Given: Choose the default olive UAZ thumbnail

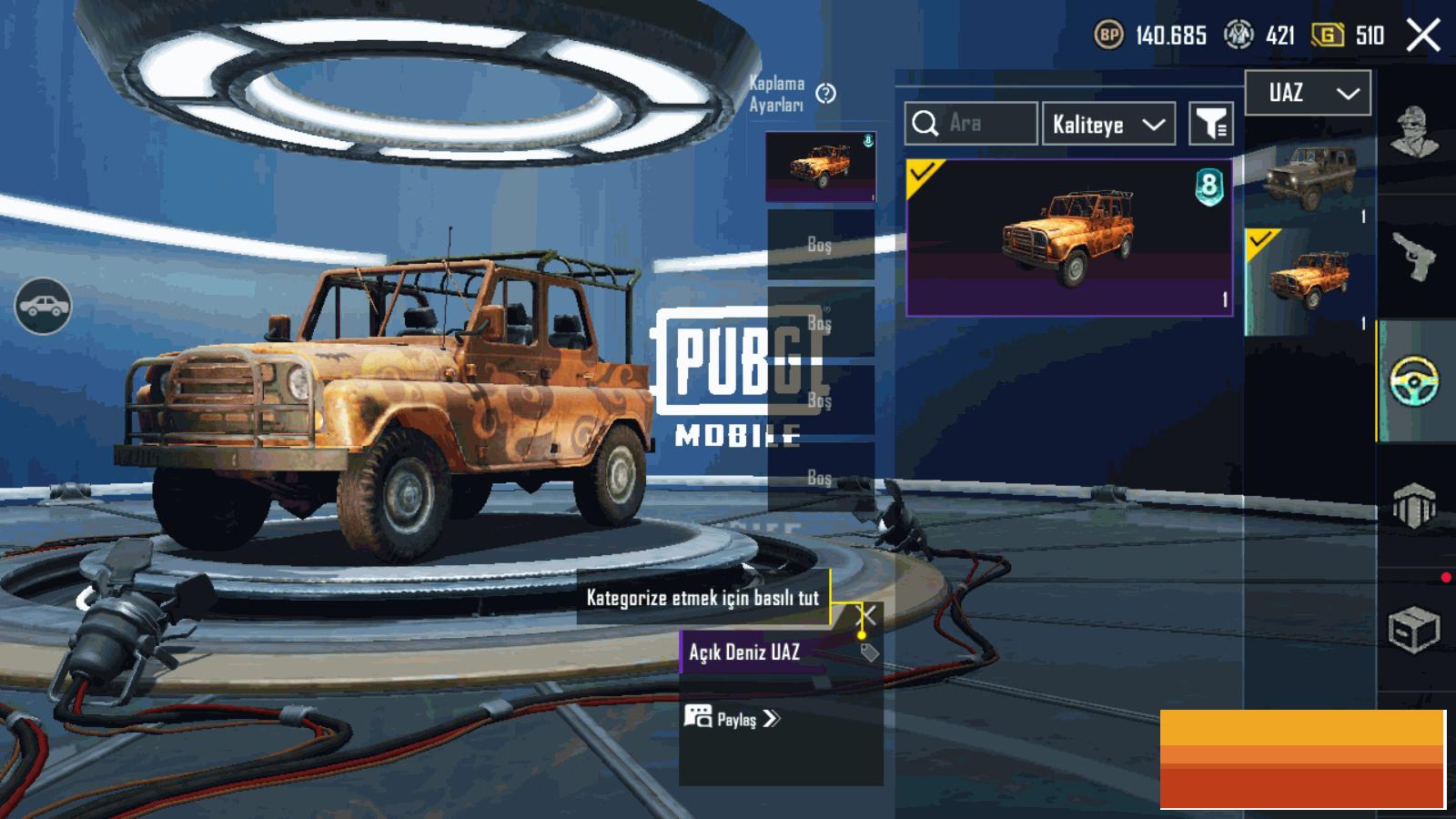Looking at the screenshot, I should point(1309,178).
